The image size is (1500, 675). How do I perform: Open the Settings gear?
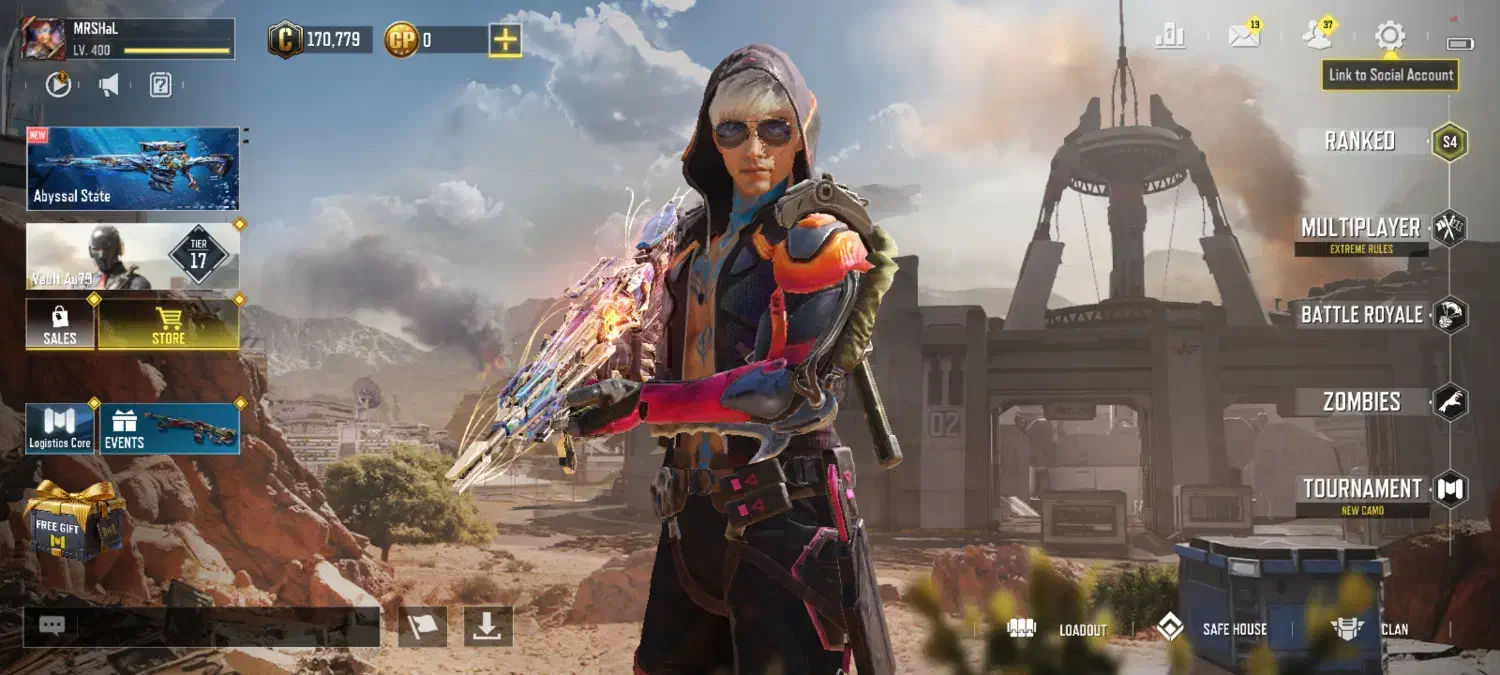point(1390,37)
